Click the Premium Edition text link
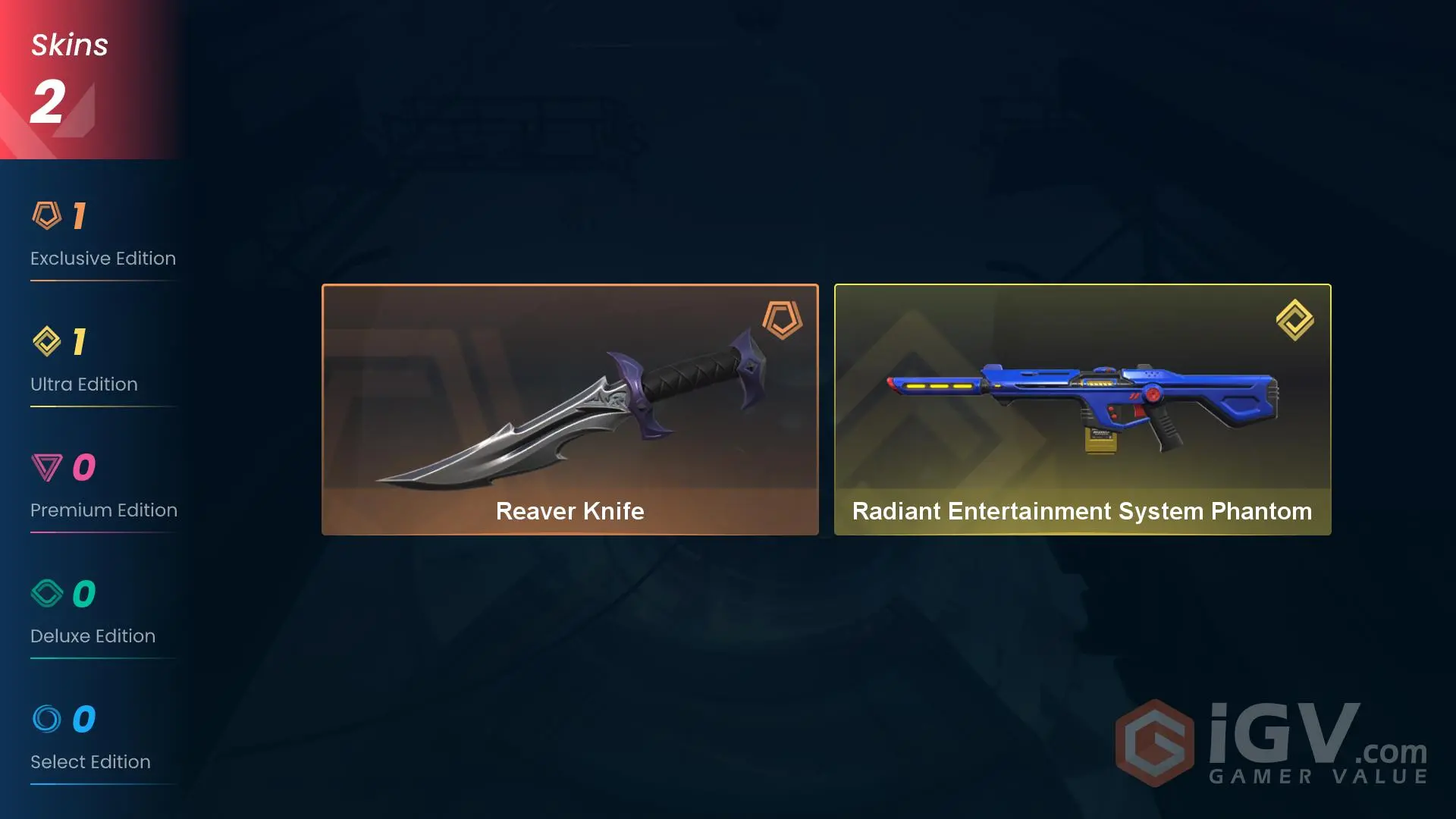 coord(103,510)
